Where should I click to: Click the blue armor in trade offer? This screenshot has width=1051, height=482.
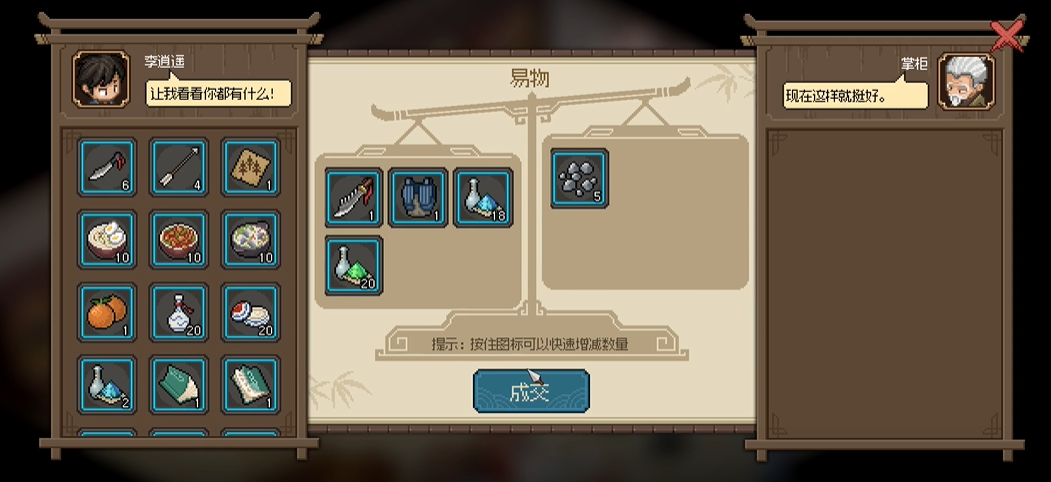pyautogui.click(x=418, y=197)
